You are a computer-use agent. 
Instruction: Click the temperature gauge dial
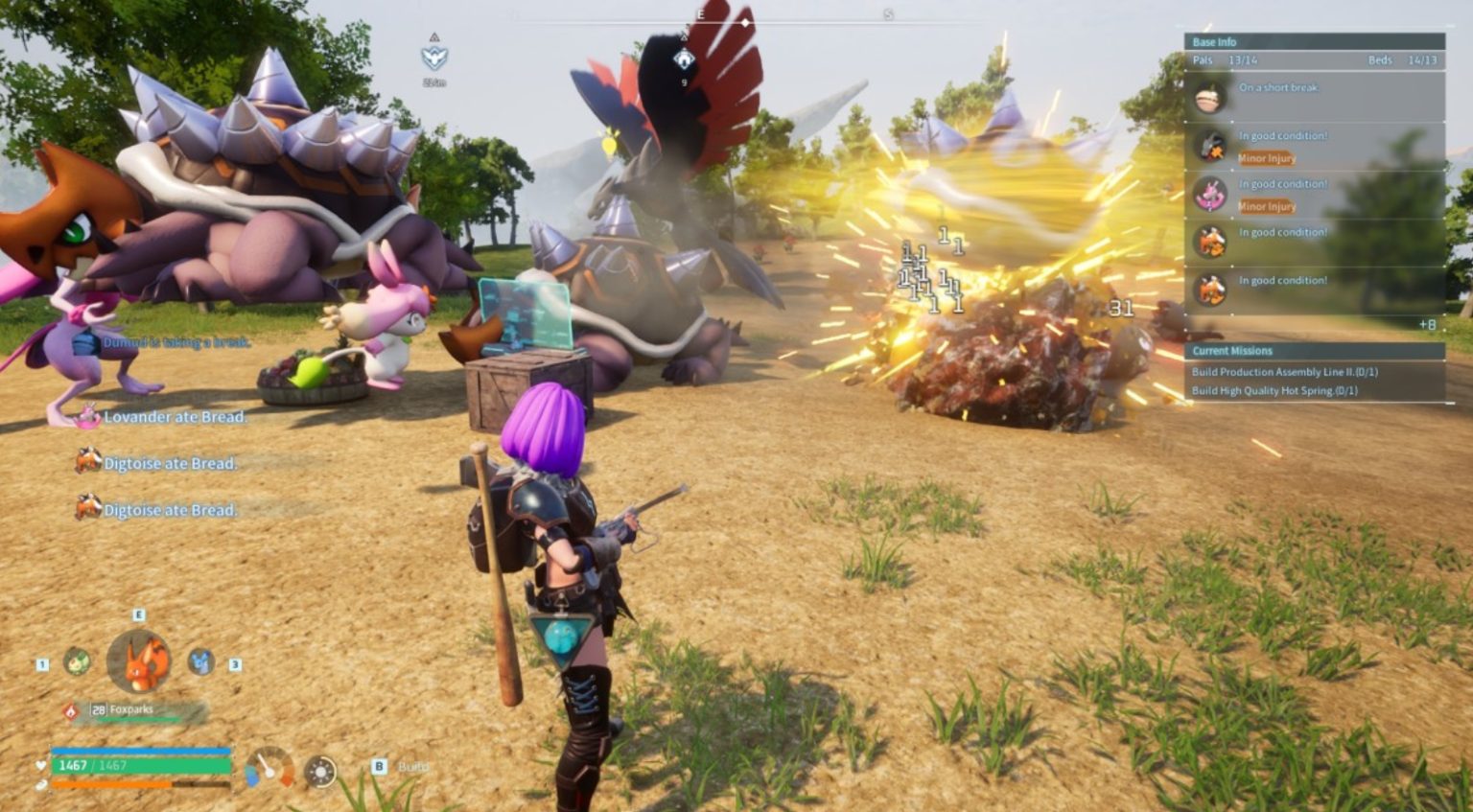click(x=269, y=768)
